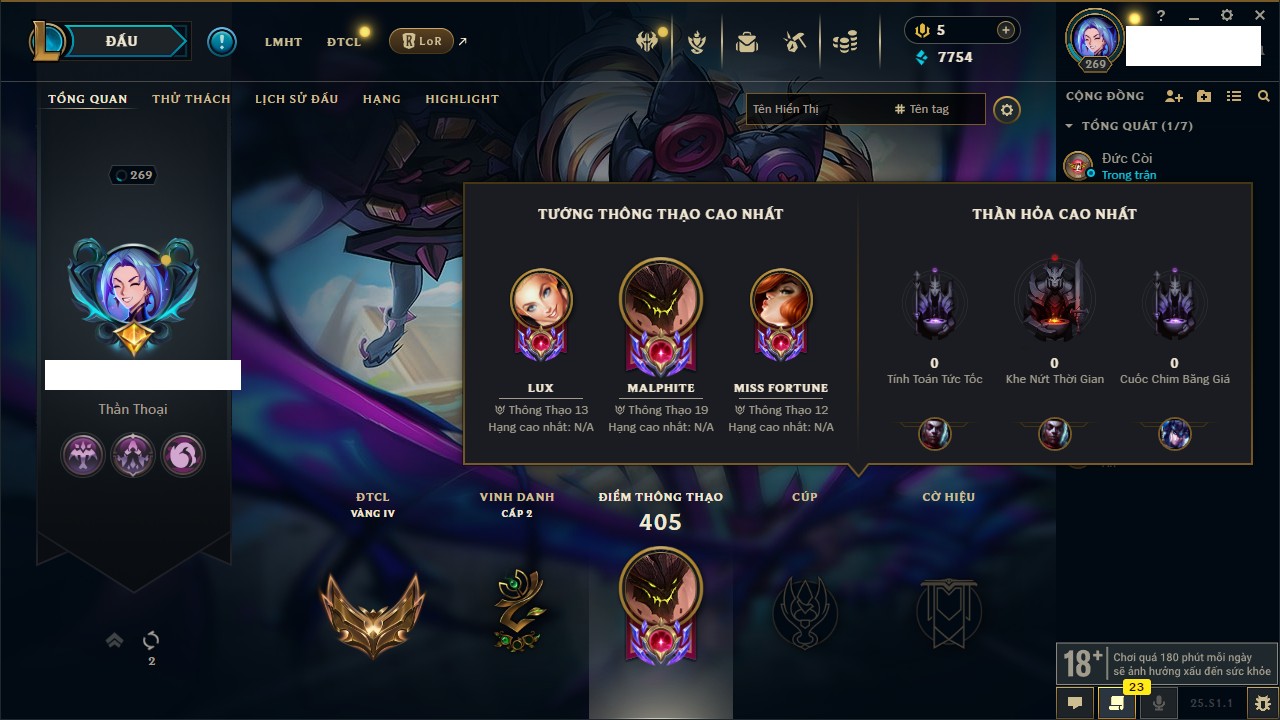The width and height of the screenshot is (1280, 720).
Task: Click the exclamation alert icon
Action: (x=221, y=41)
